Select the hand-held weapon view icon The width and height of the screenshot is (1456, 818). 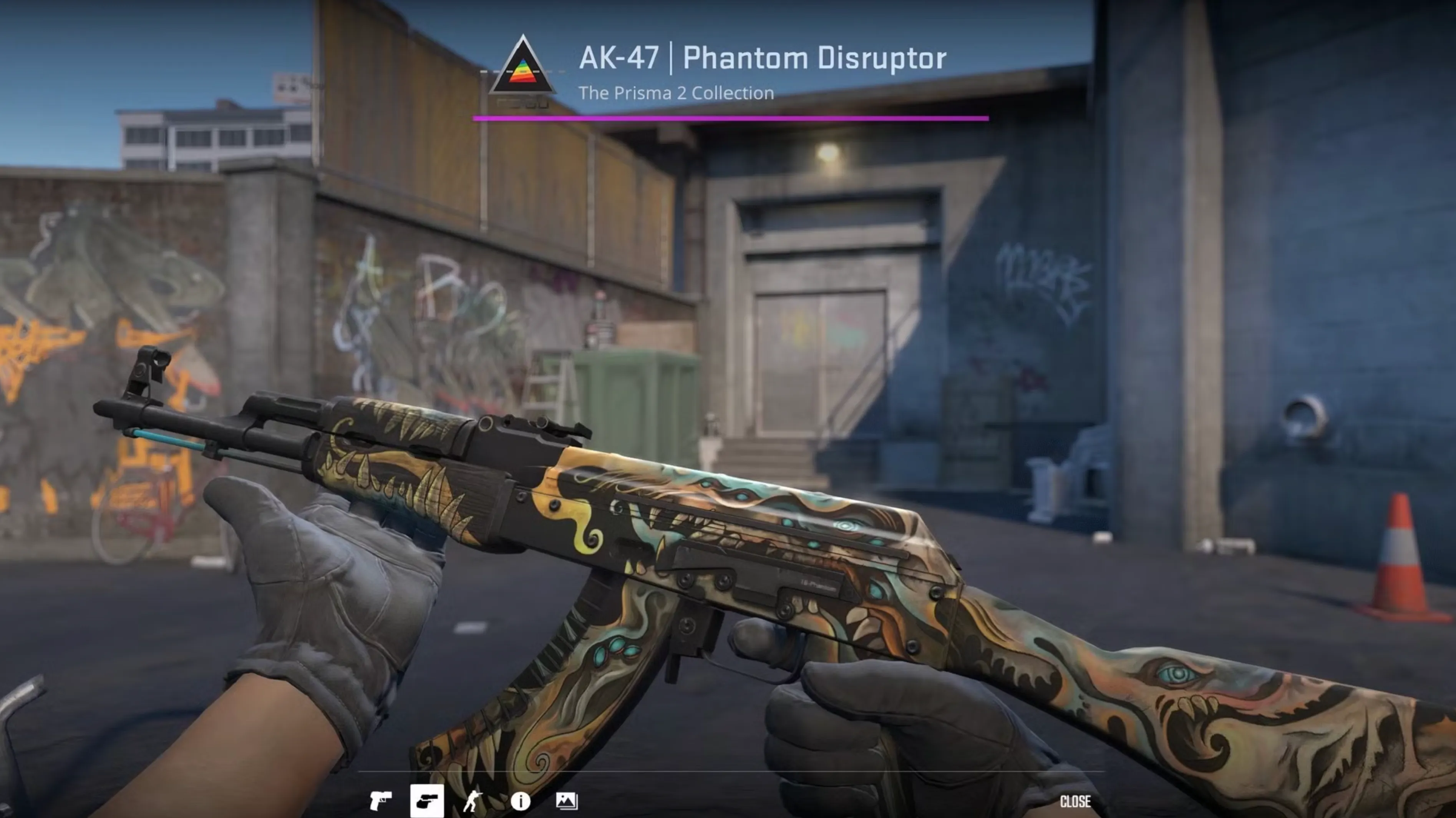[427, 801]
